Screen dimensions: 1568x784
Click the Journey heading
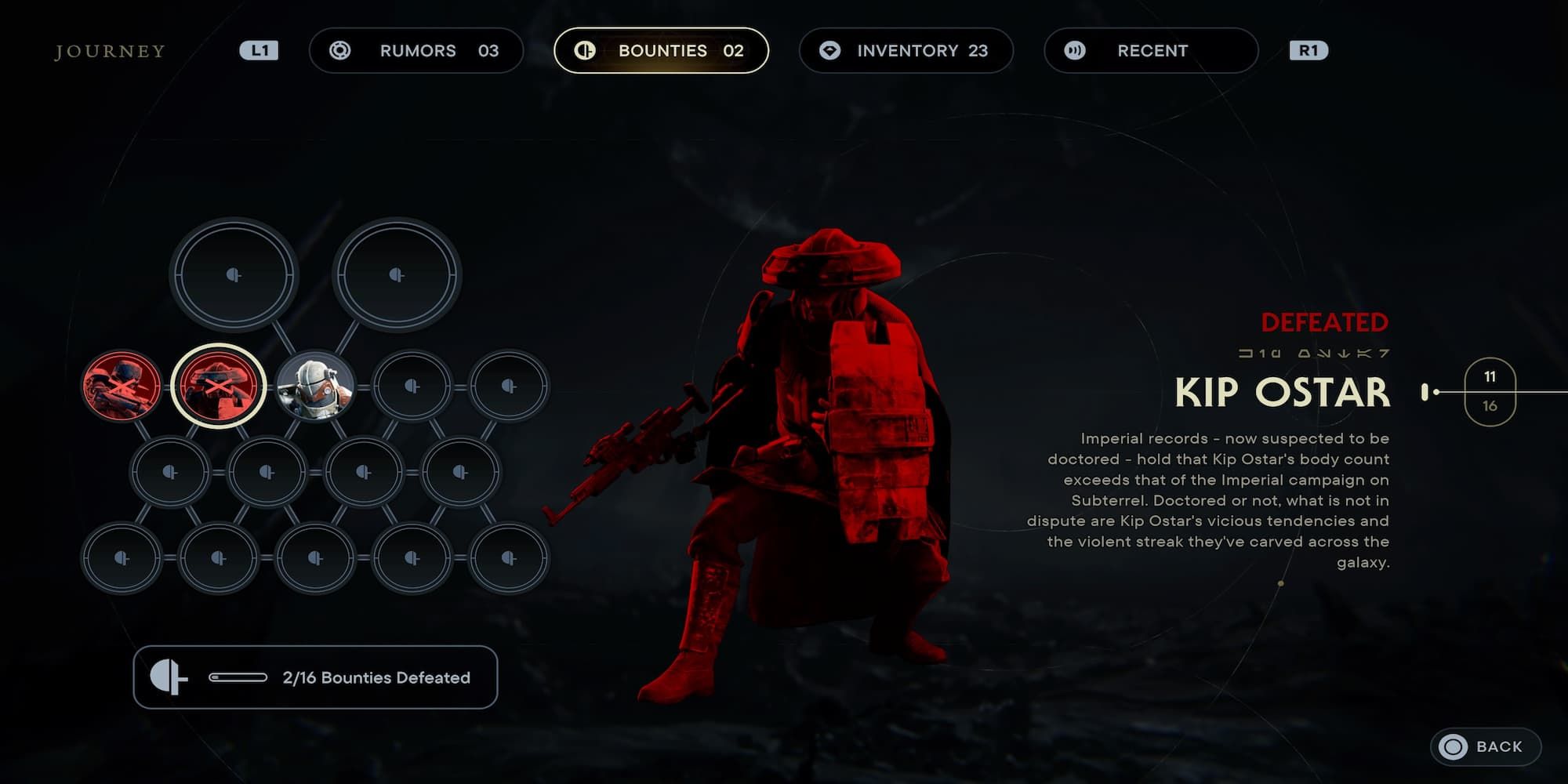tap(110, 51)
